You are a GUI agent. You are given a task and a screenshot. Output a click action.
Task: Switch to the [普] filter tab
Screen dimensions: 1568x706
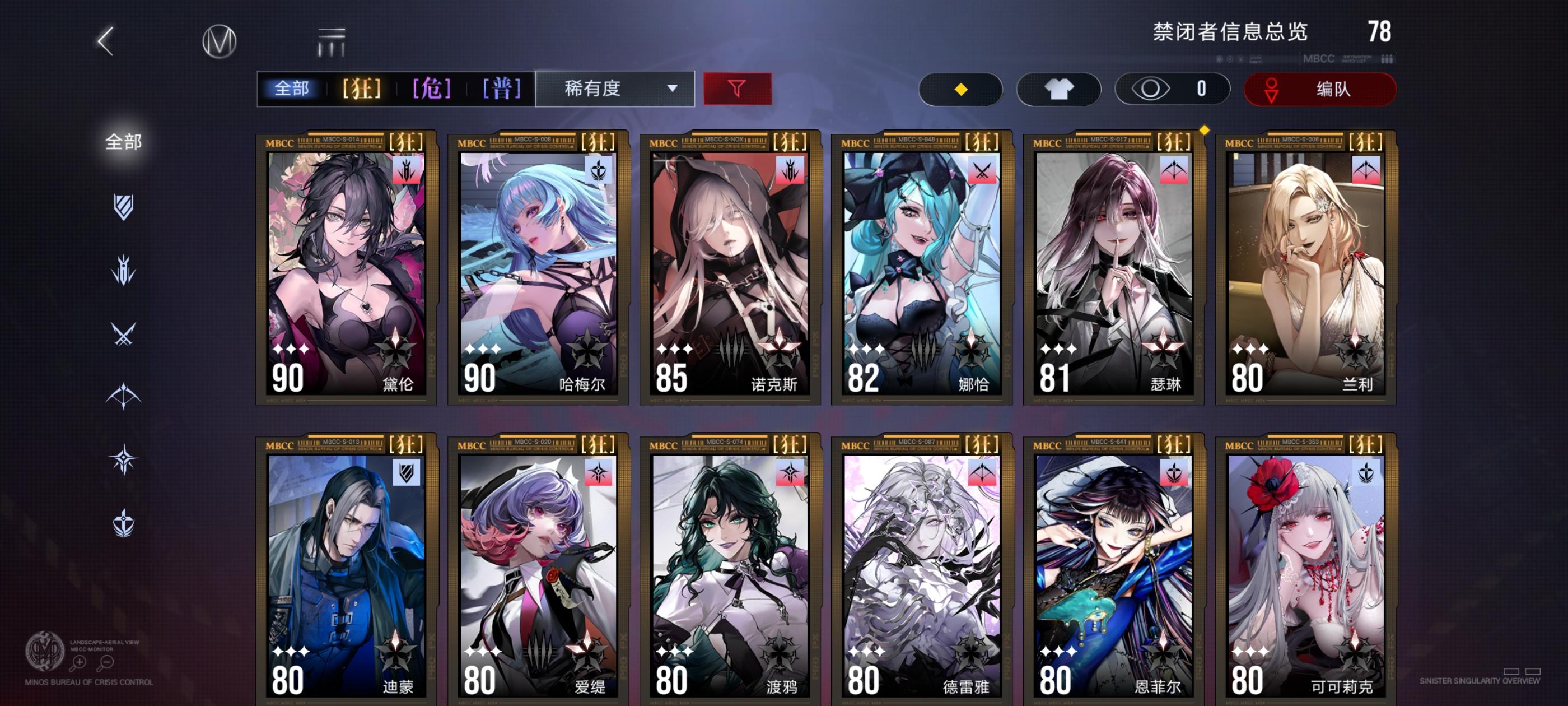[x=500, y=89]
